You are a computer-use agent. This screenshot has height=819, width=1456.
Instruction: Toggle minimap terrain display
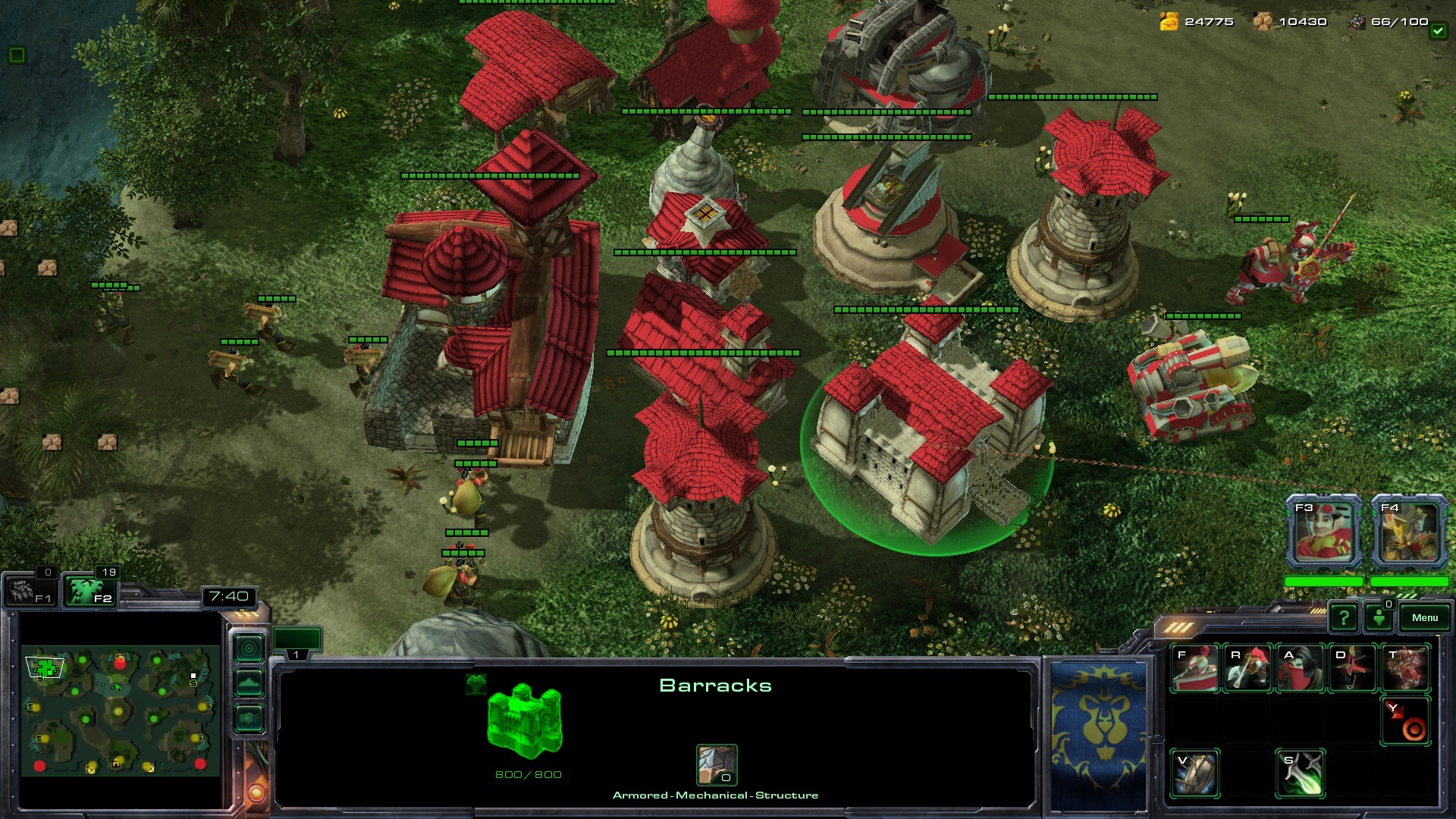tap(249, 683)
